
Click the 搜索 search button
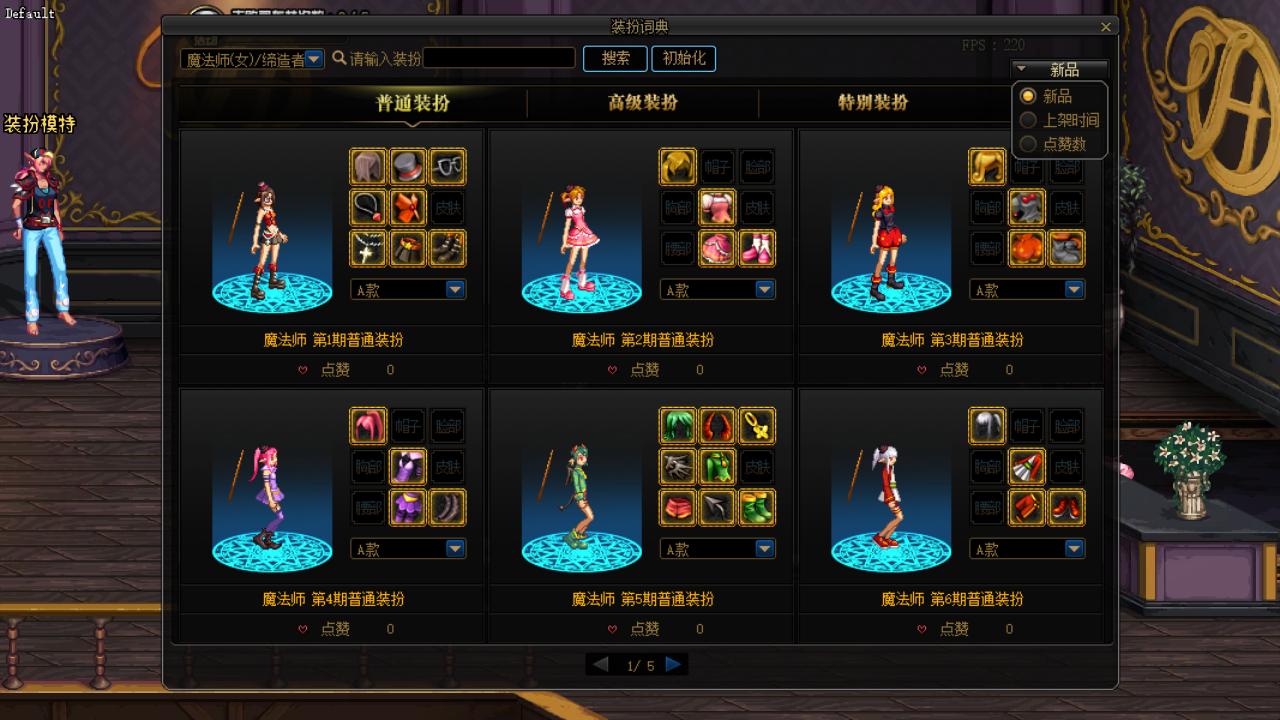coord(614,58)
